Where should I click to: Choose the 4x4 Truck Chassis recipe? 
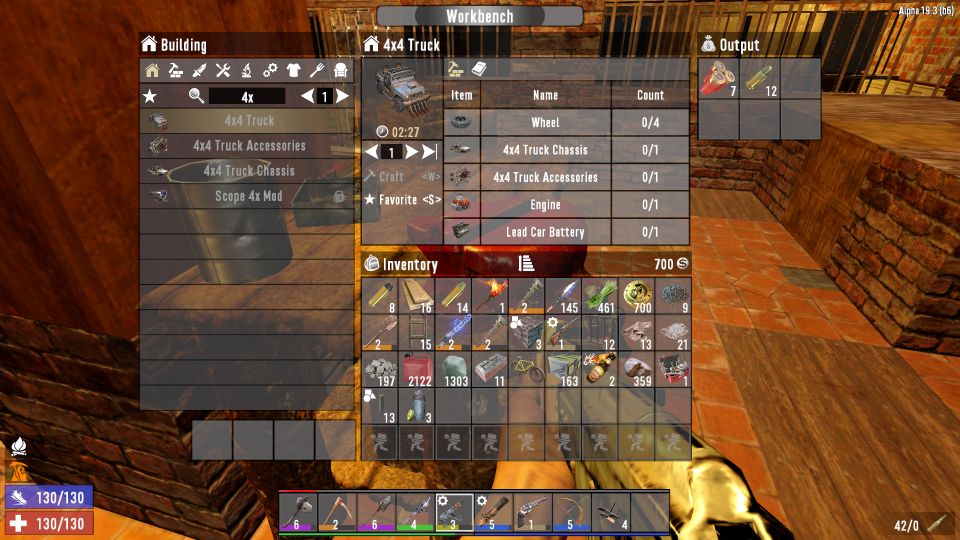pos(248,171)
